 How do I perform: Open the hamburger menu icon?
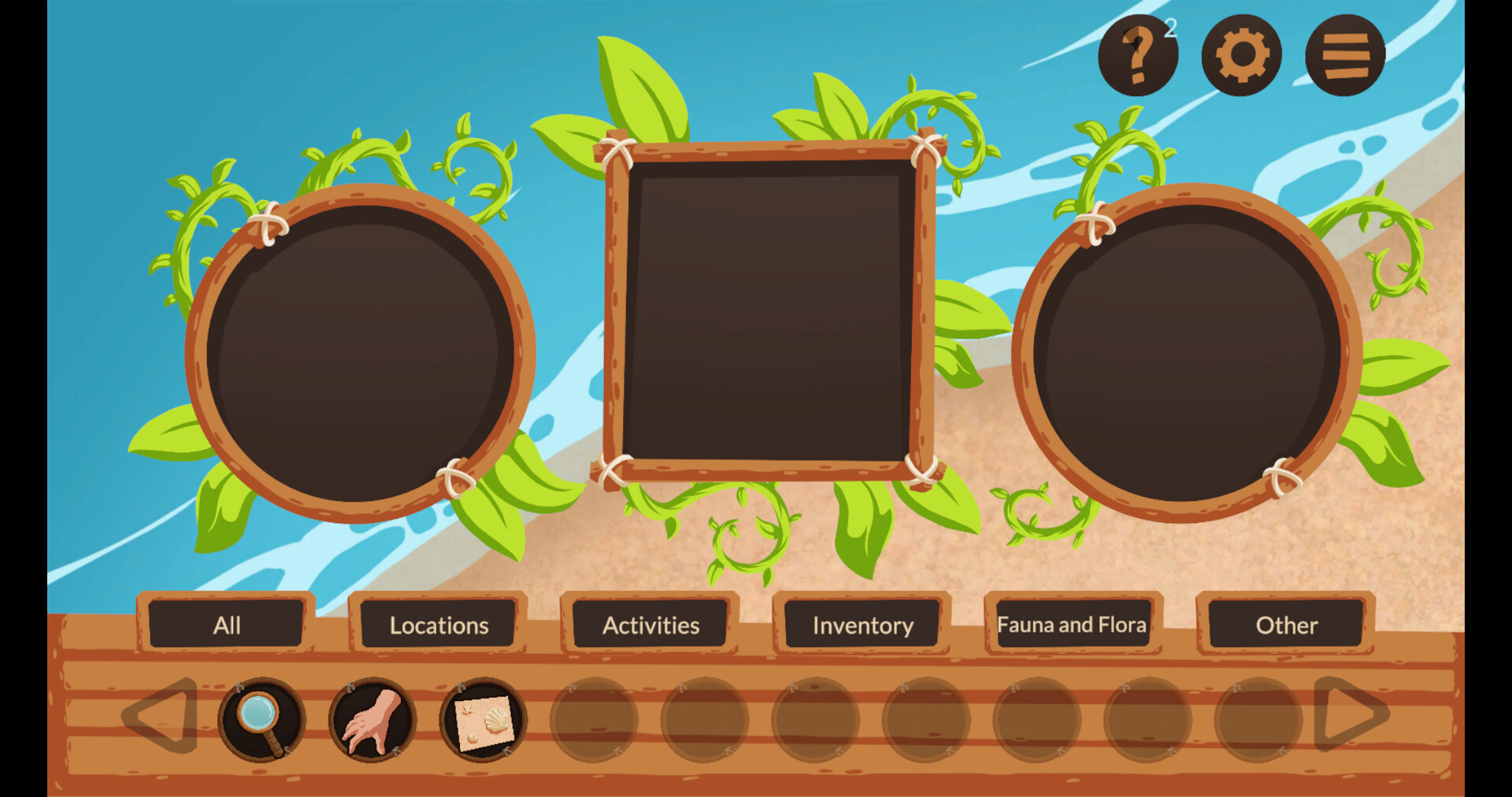[x=1343, y=53]
